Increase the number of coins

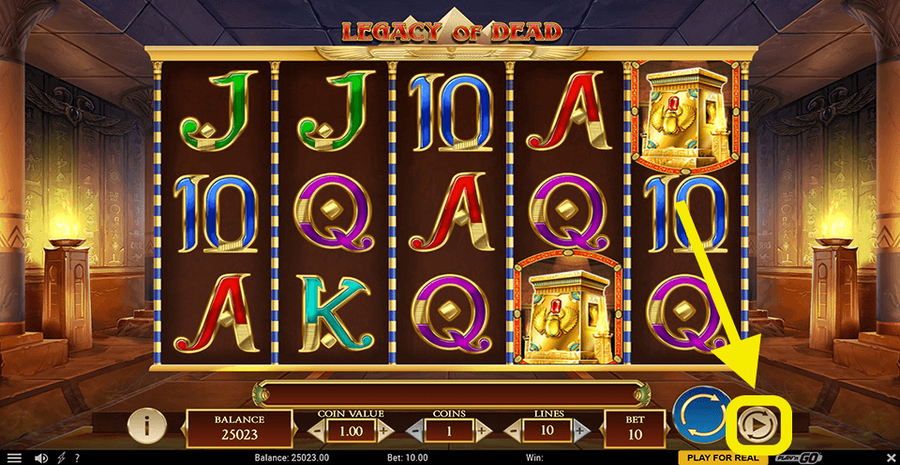(x=483, y=430)
